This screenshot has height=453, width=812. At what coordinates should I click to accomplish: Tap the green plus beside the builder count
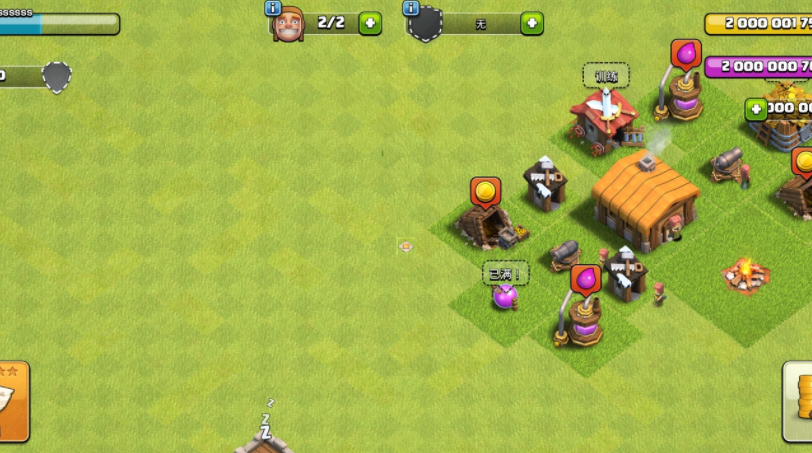(x=370, y=23)
